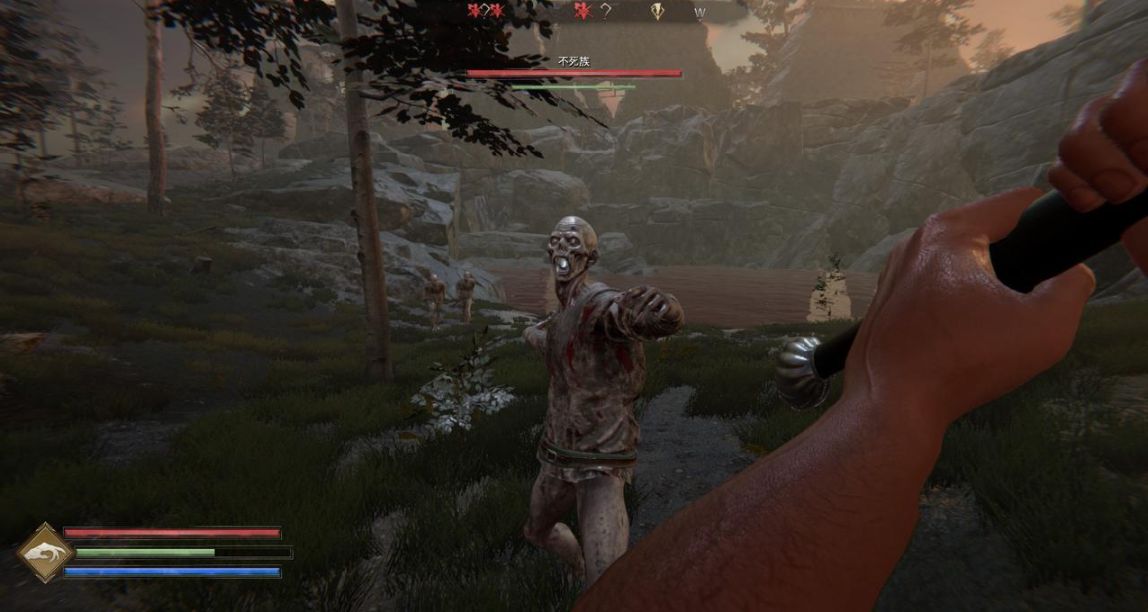Click the question mark between two red markers

pos(485,11)
